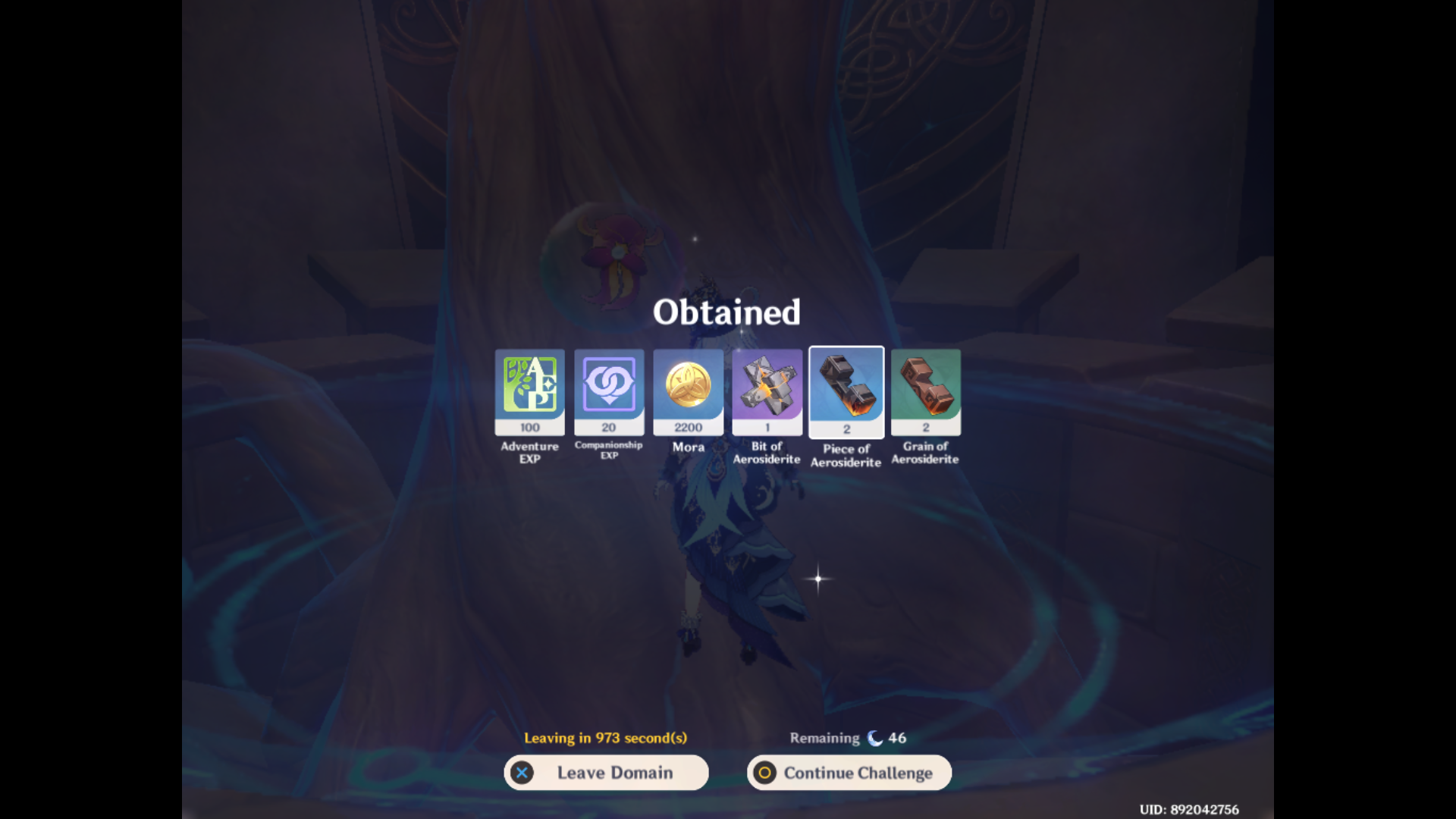Screen dimensions: 1456x819
Task: Click the Leaving in 973 seconds timer
Action: pos(607,736)
